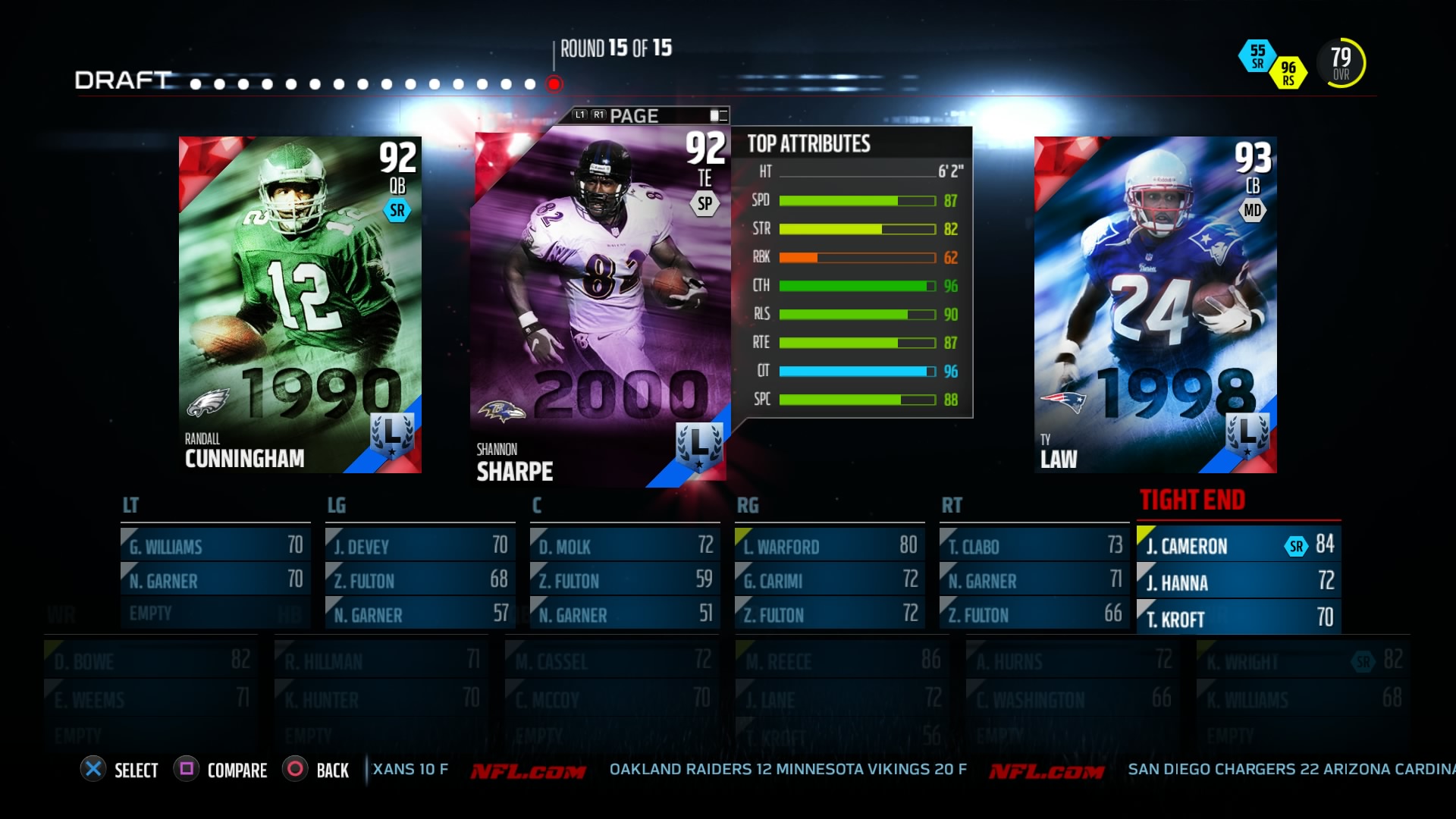Click the 55 SR hexagon badge
Viewport: 1456px width, 819px height.
1259,55
